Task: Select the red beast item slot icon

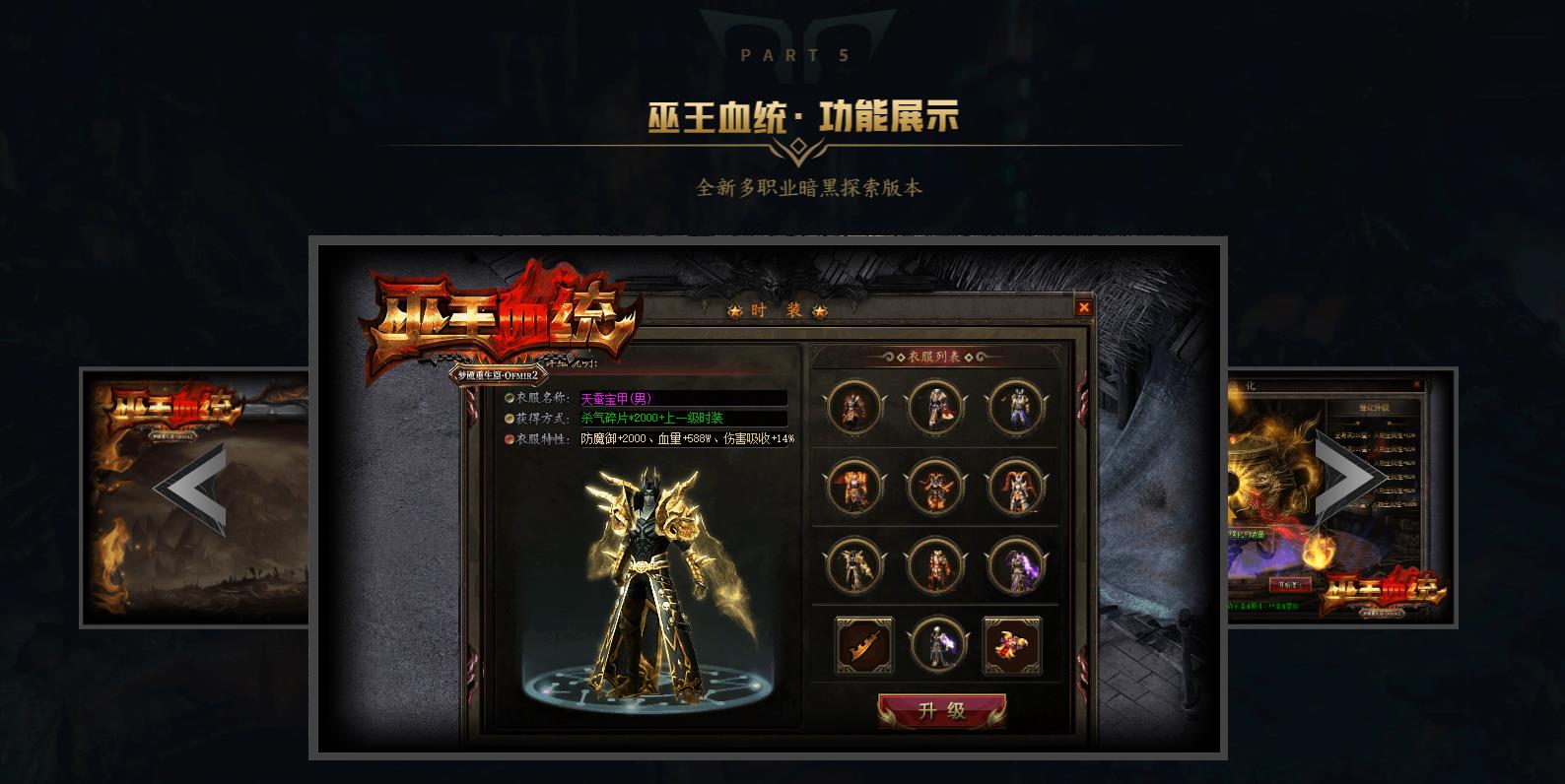Action: pyautogui.click(x=1011, y=644)
